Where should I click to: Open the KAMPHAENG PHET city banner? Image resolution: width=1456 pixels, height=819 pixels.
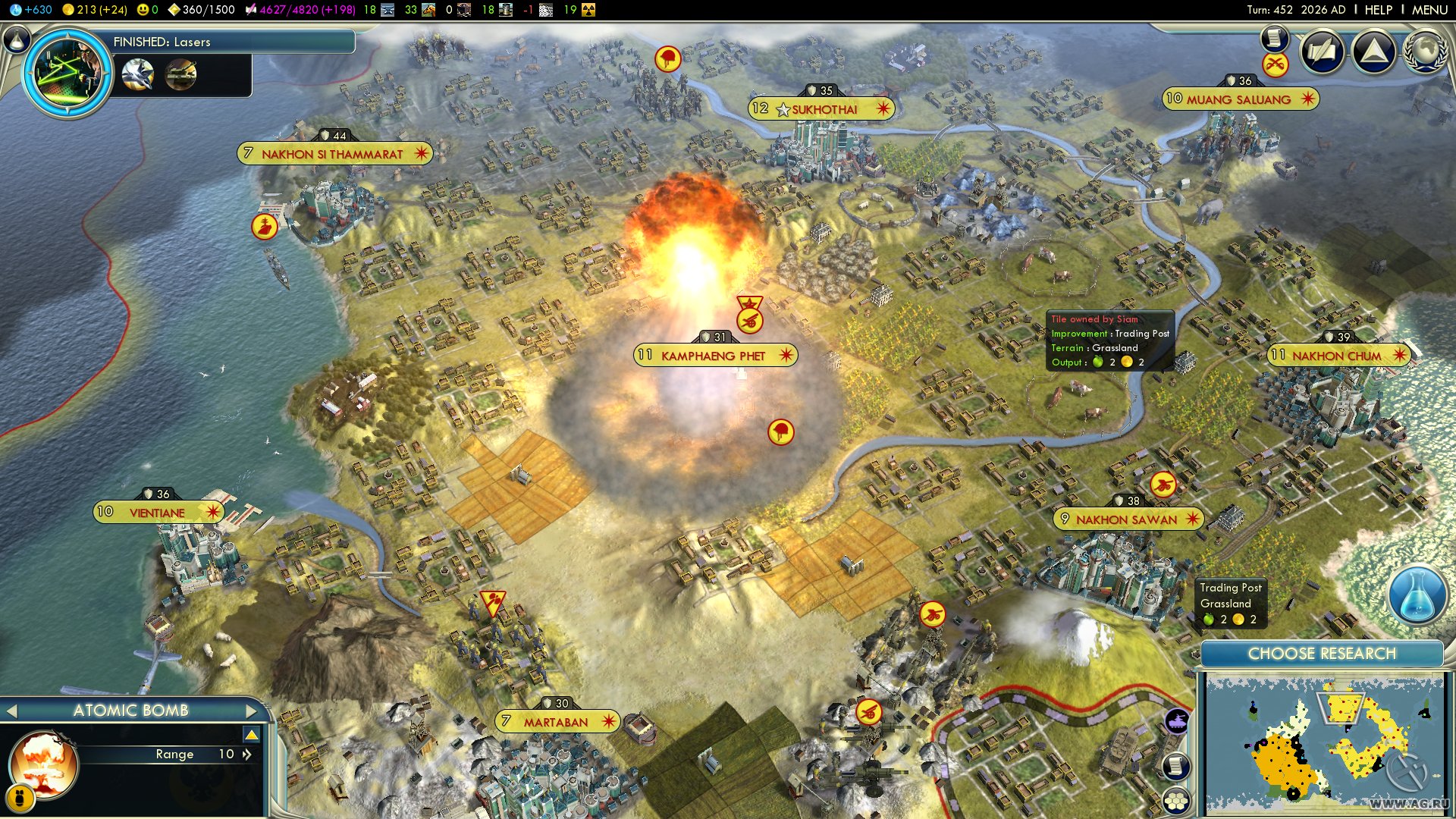pos(714,356)
